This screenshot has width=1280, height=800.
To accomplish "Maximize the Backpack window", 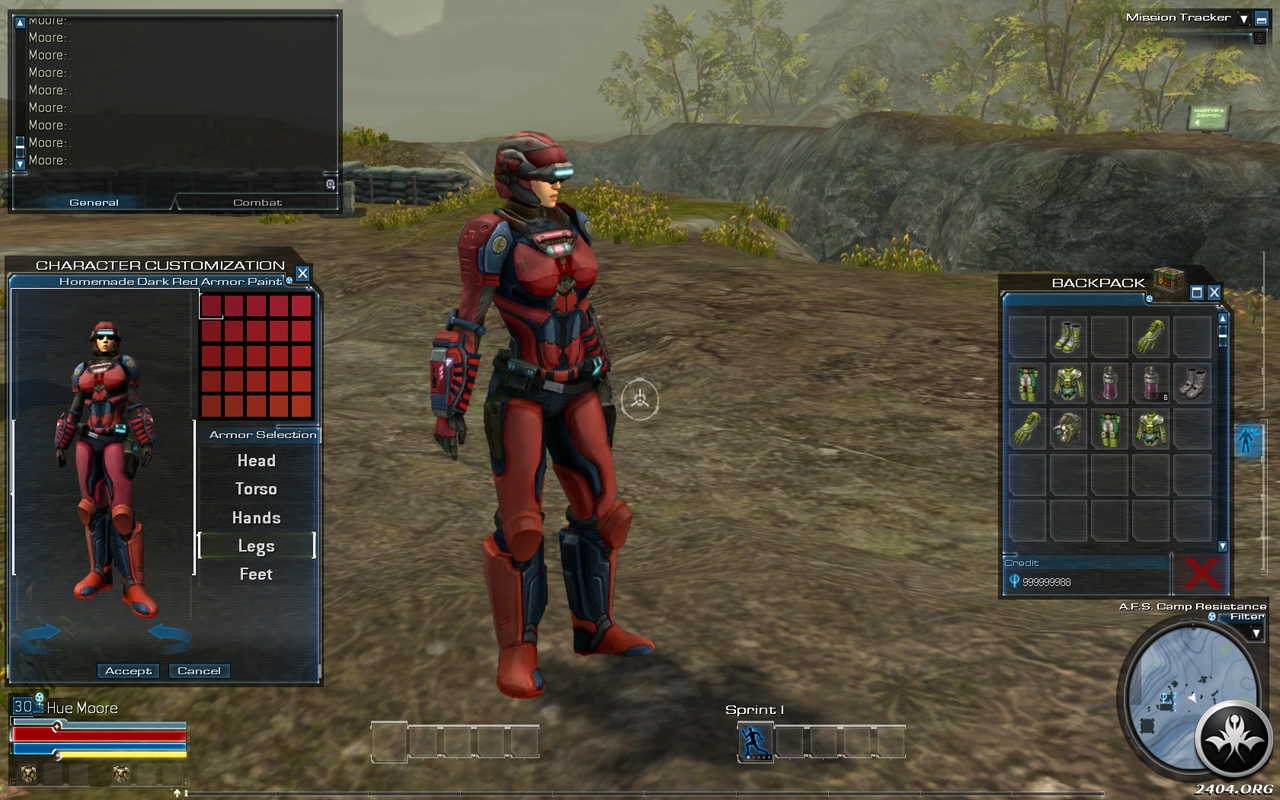I will tap(1197, 293).
